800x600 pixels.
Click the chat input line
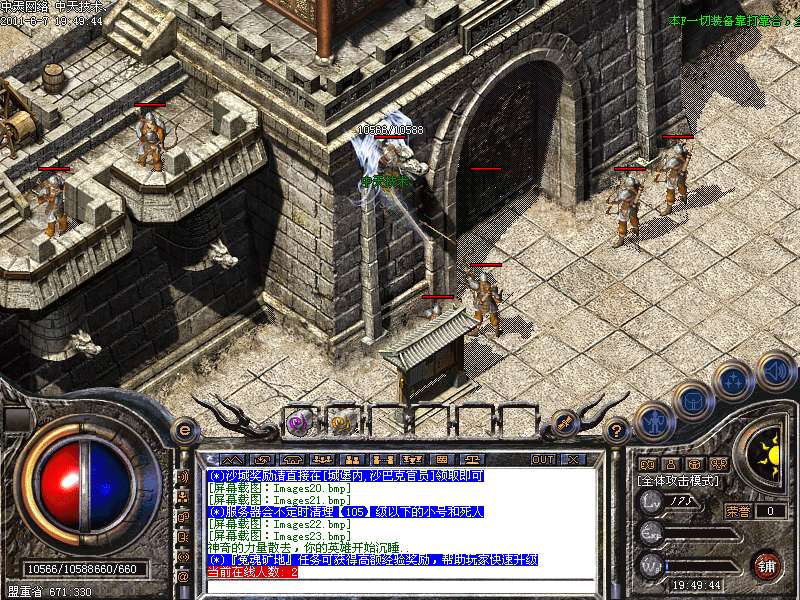tap(400, 584)
